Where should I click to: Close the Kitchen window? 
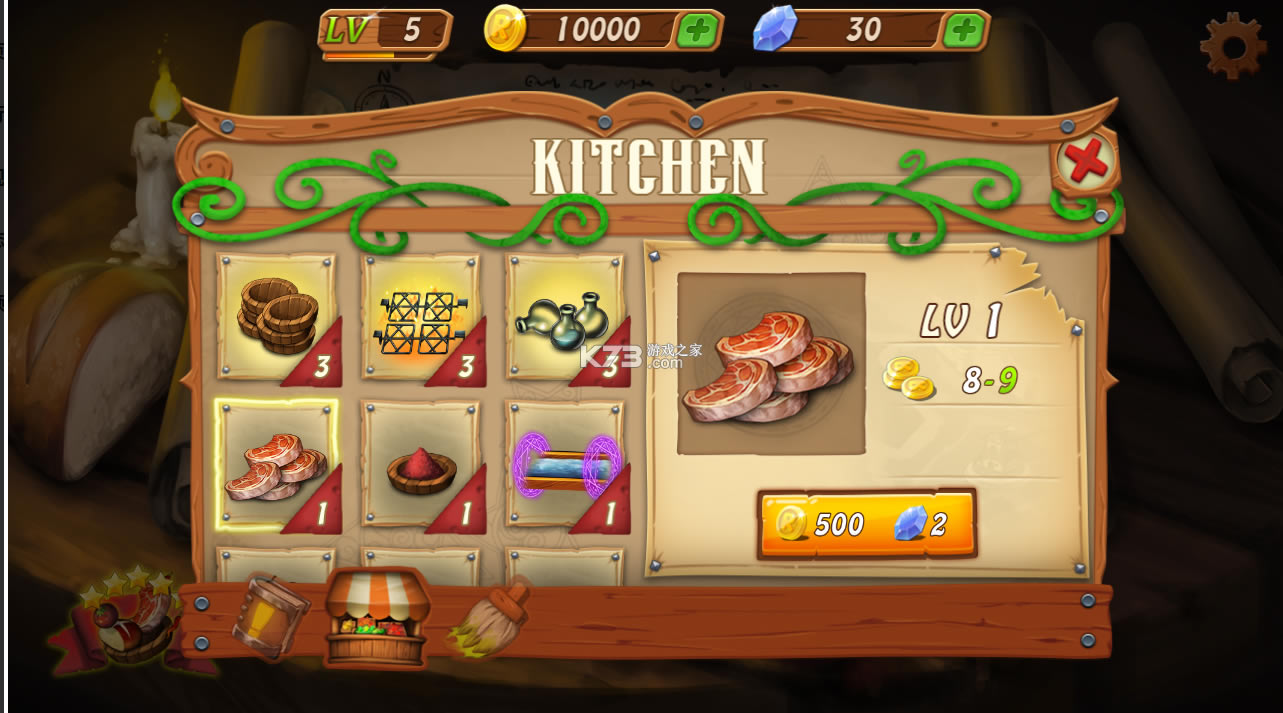(1086, 160)
